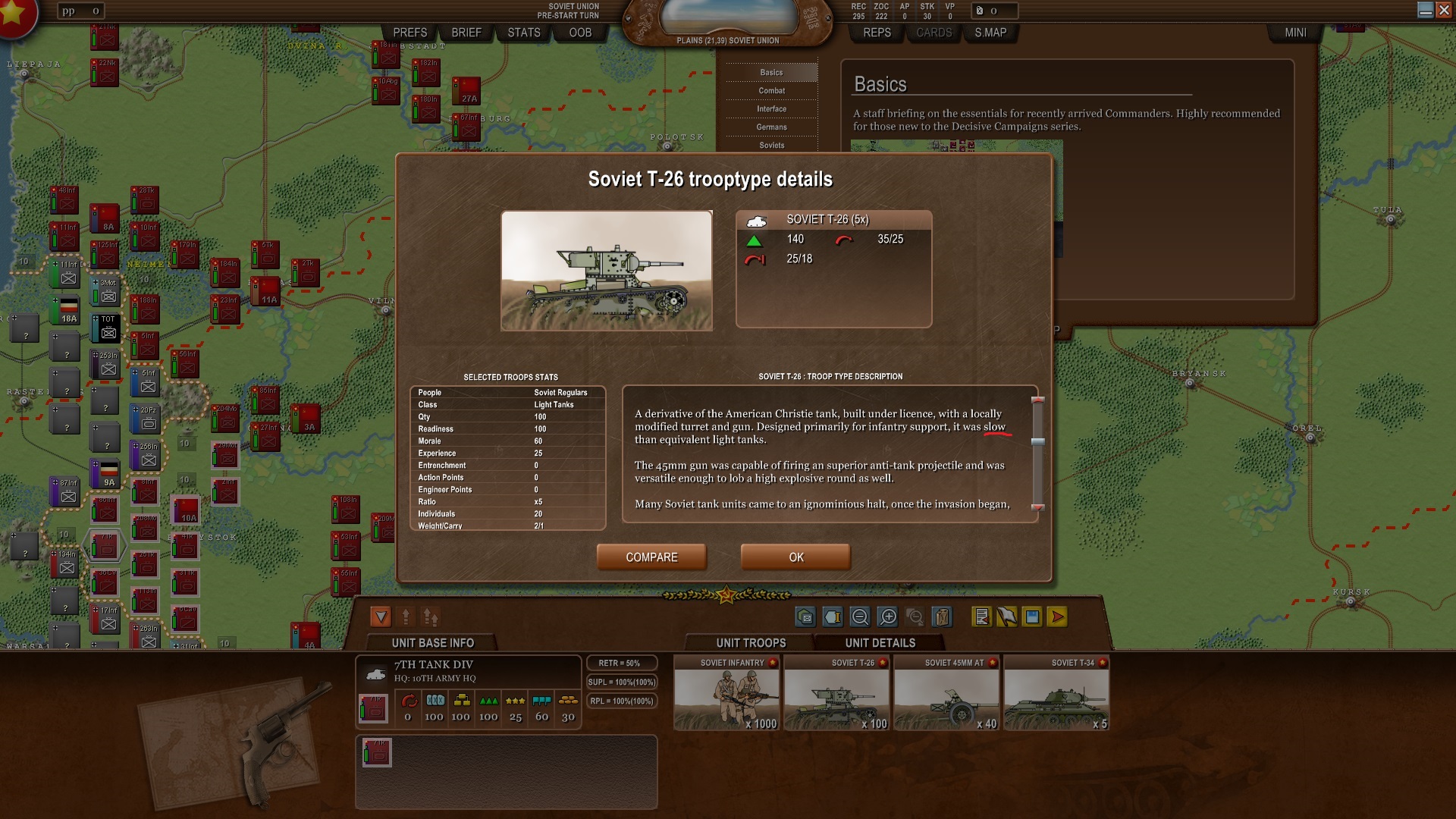Click the blue floppy disk save icon
The height and width of the screenshot is (819, 1456).
click(x=1032, y=617)
